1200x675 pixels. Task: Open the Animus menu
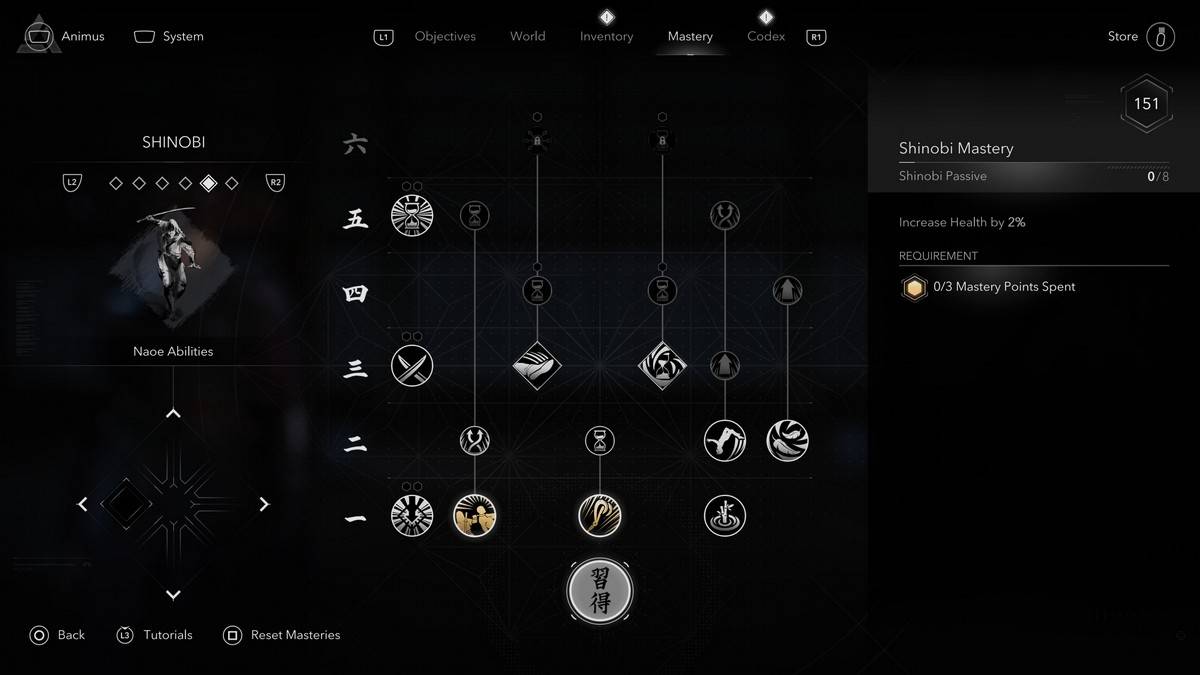(x=66, y=36)
